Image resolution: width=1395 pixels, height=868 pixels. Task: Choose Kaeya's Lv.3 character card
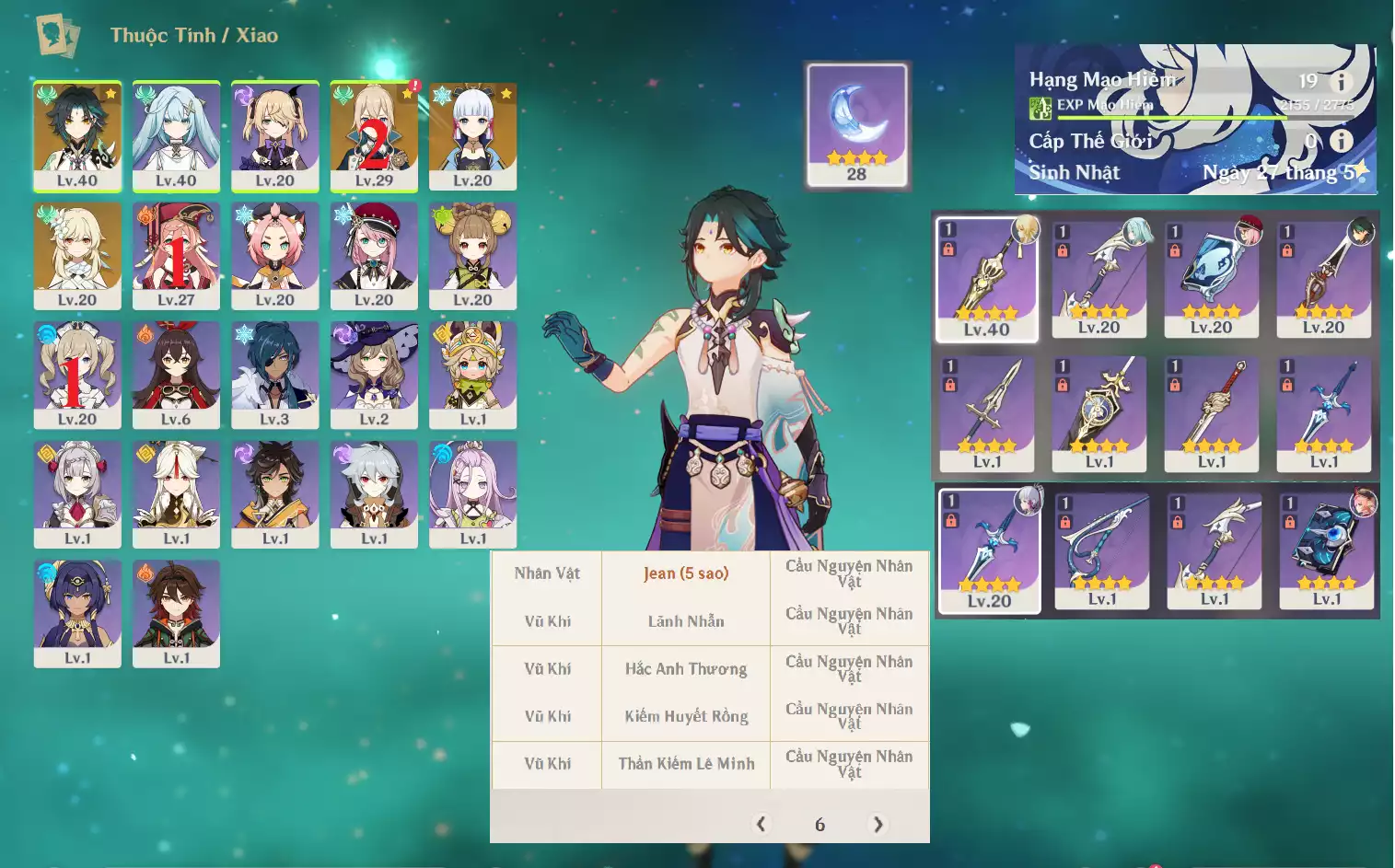[x=275, y=375]
